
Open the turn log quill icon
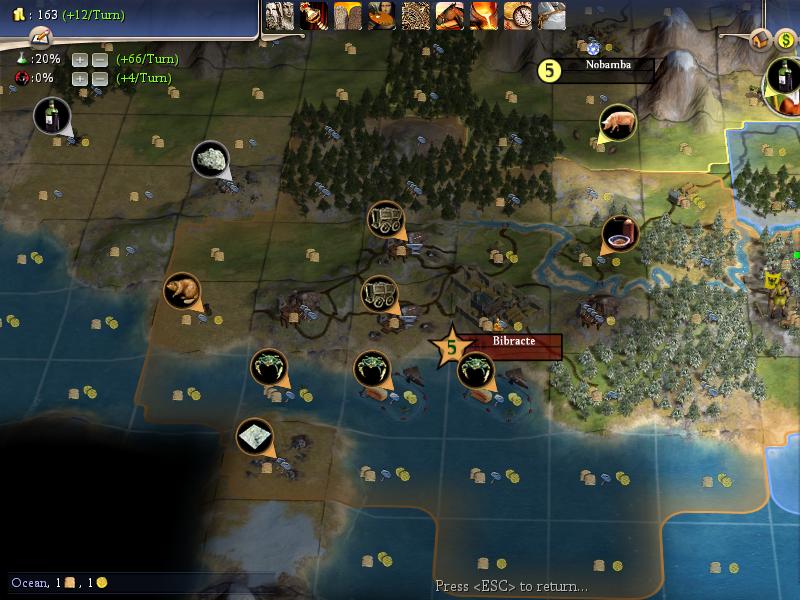click(x=39, y=37)
